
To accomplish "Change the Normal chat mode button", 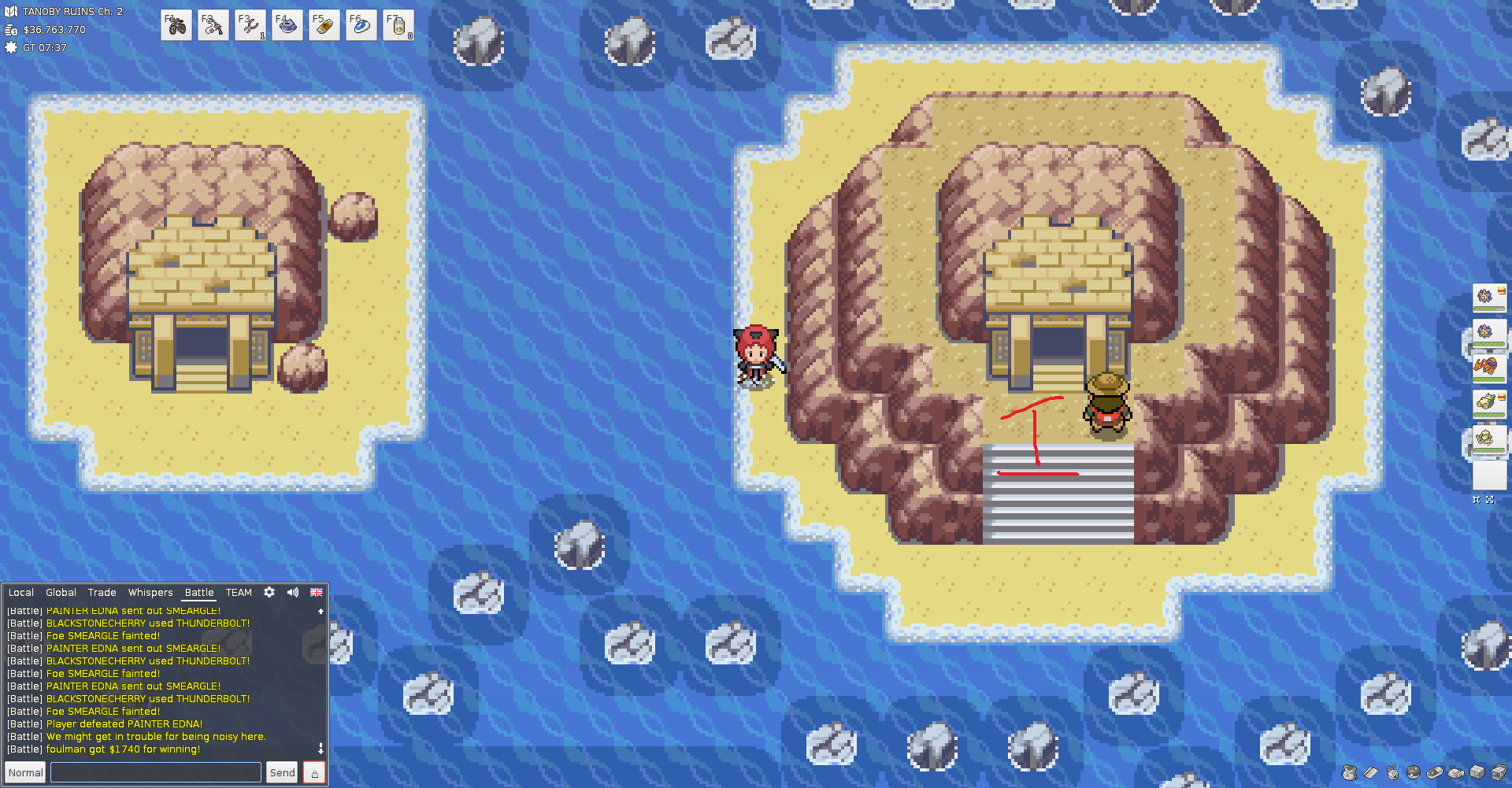I will [26, 772].
